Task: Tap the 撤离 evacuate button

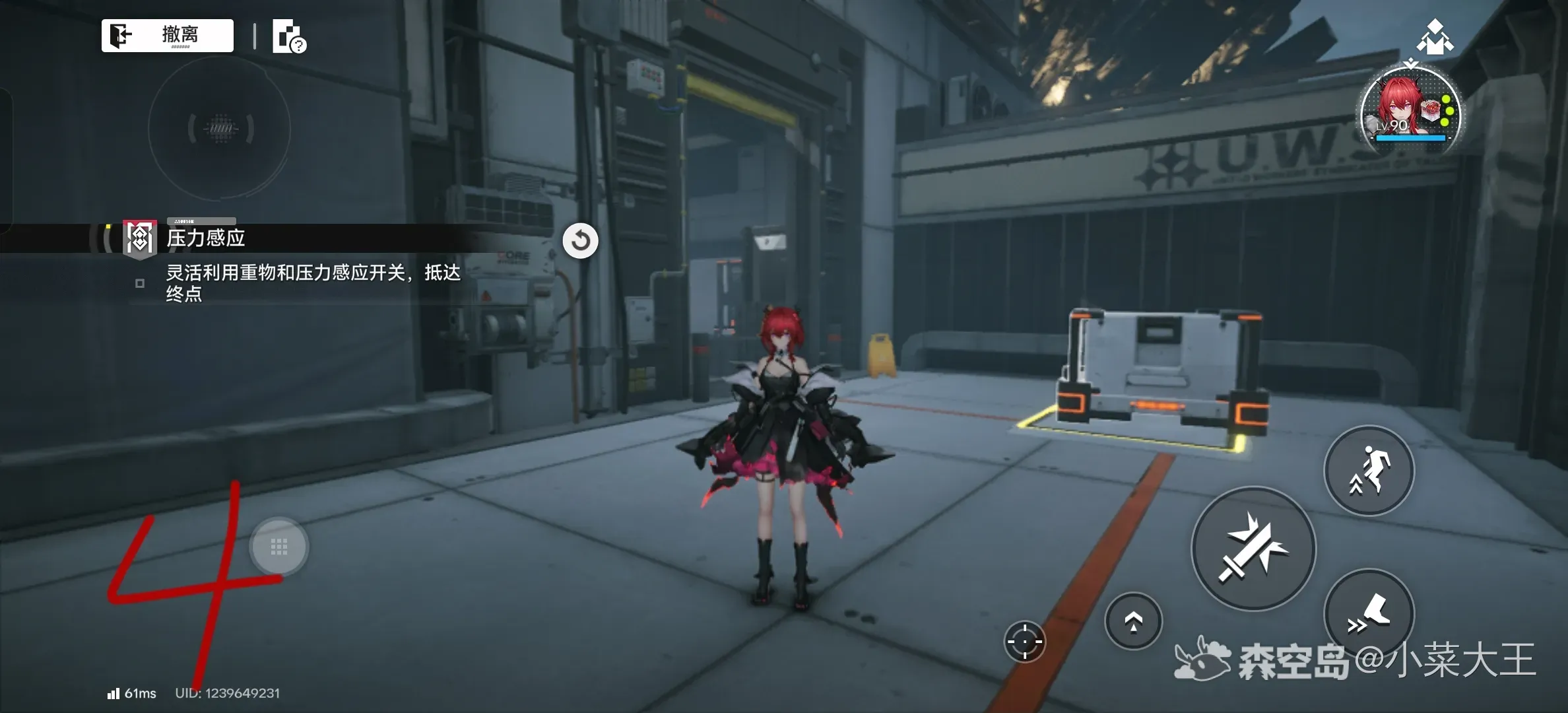Action: click(x=168, y=35)
